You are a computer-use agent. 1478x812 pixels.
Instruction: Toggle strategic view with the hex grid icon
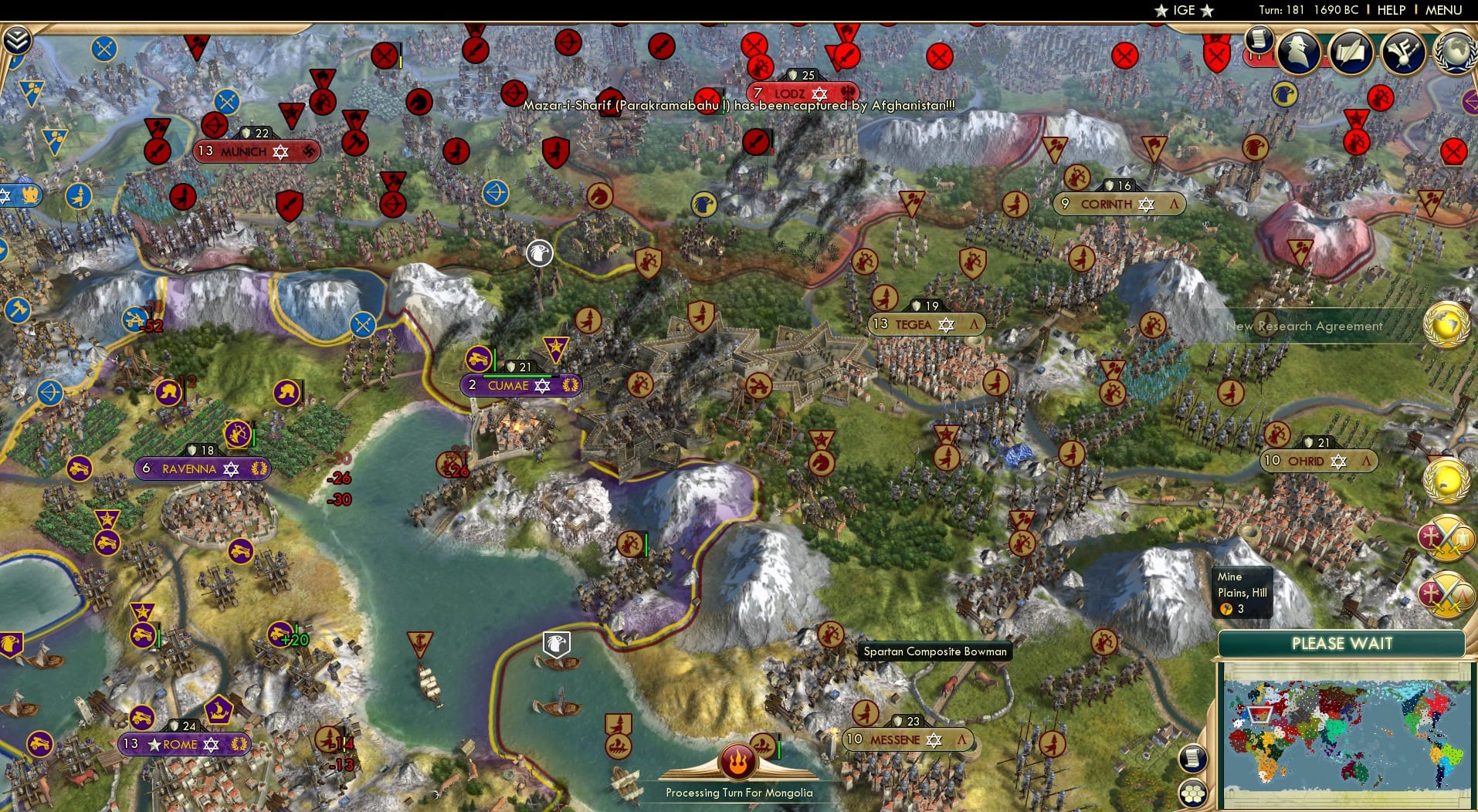1194,794
